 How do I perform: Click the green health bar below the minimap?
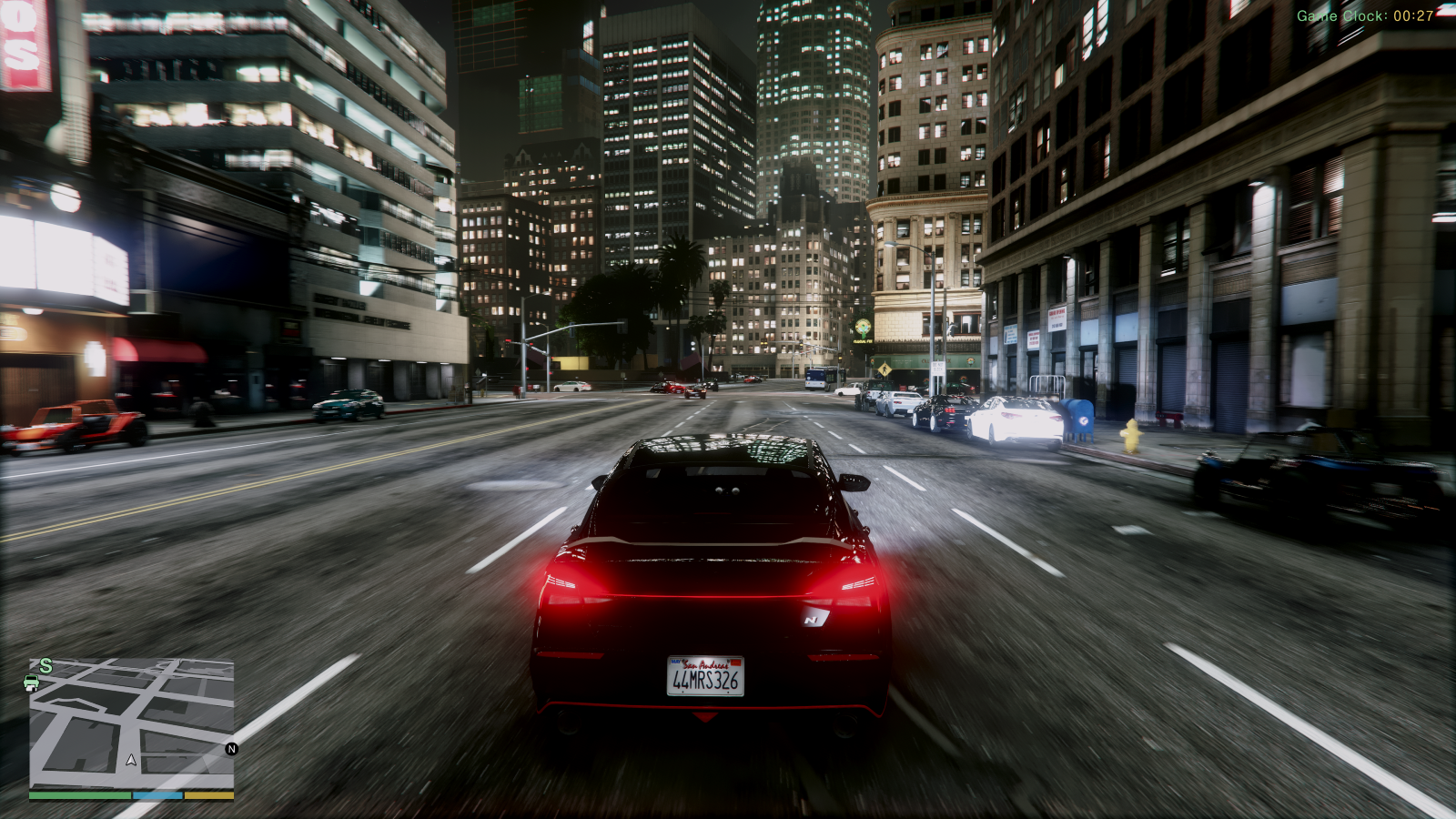pos(82,794)
